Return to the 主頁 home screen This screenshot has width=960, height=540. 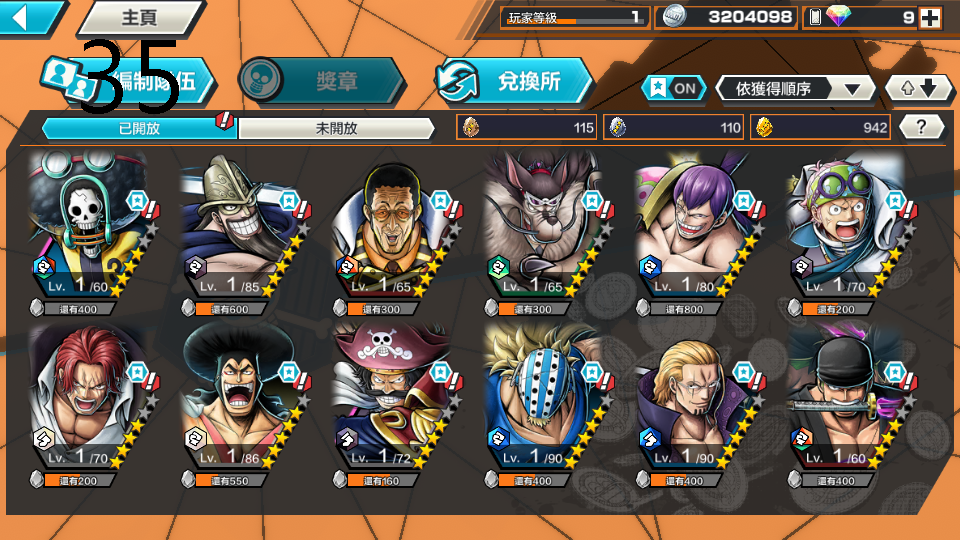140,17
